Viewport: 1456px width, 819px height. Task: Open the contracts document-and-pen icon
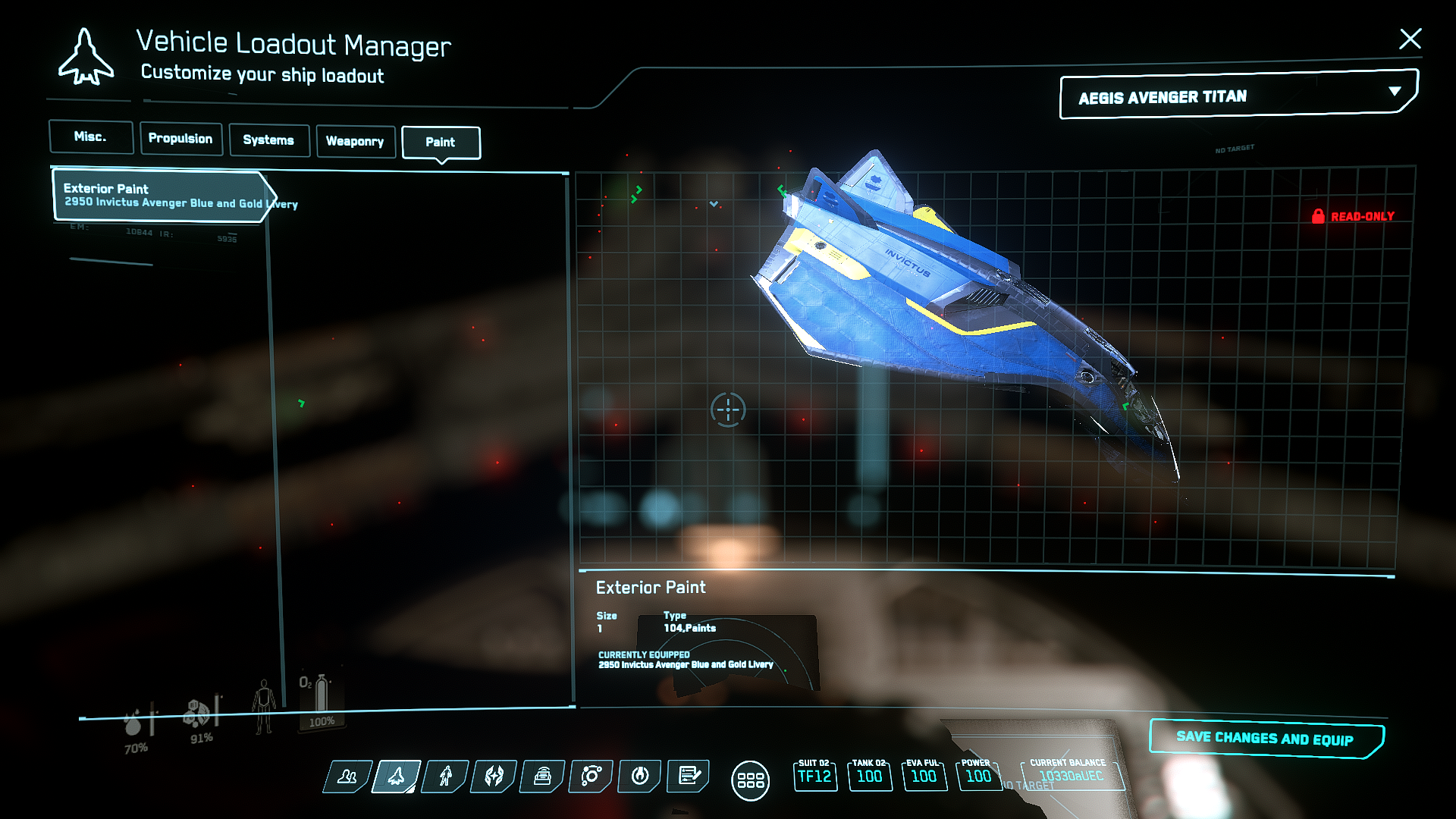pos(689,776)
